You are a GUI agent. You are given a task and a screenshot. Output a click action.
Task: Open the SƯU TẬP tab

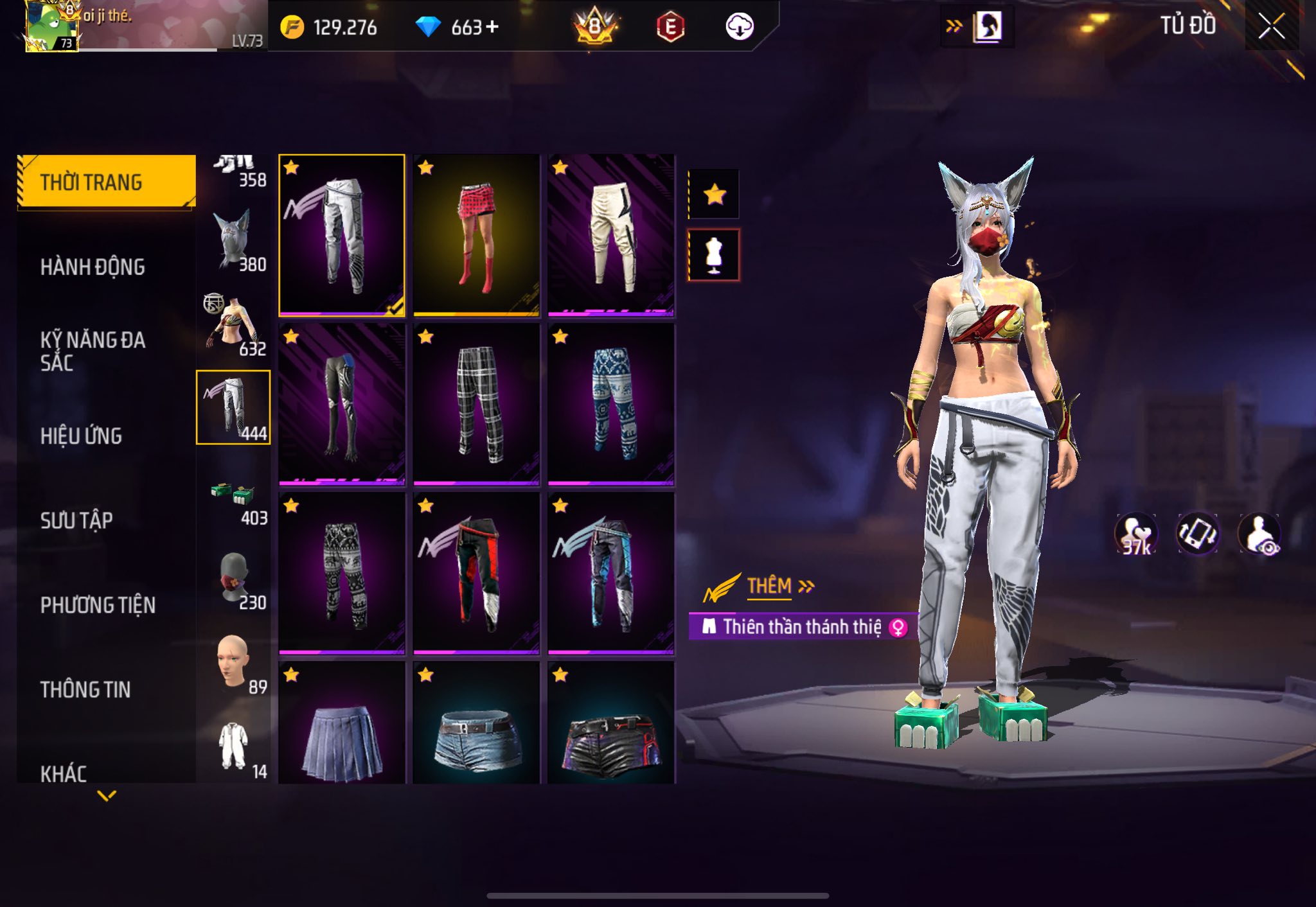tap(76, 520)
